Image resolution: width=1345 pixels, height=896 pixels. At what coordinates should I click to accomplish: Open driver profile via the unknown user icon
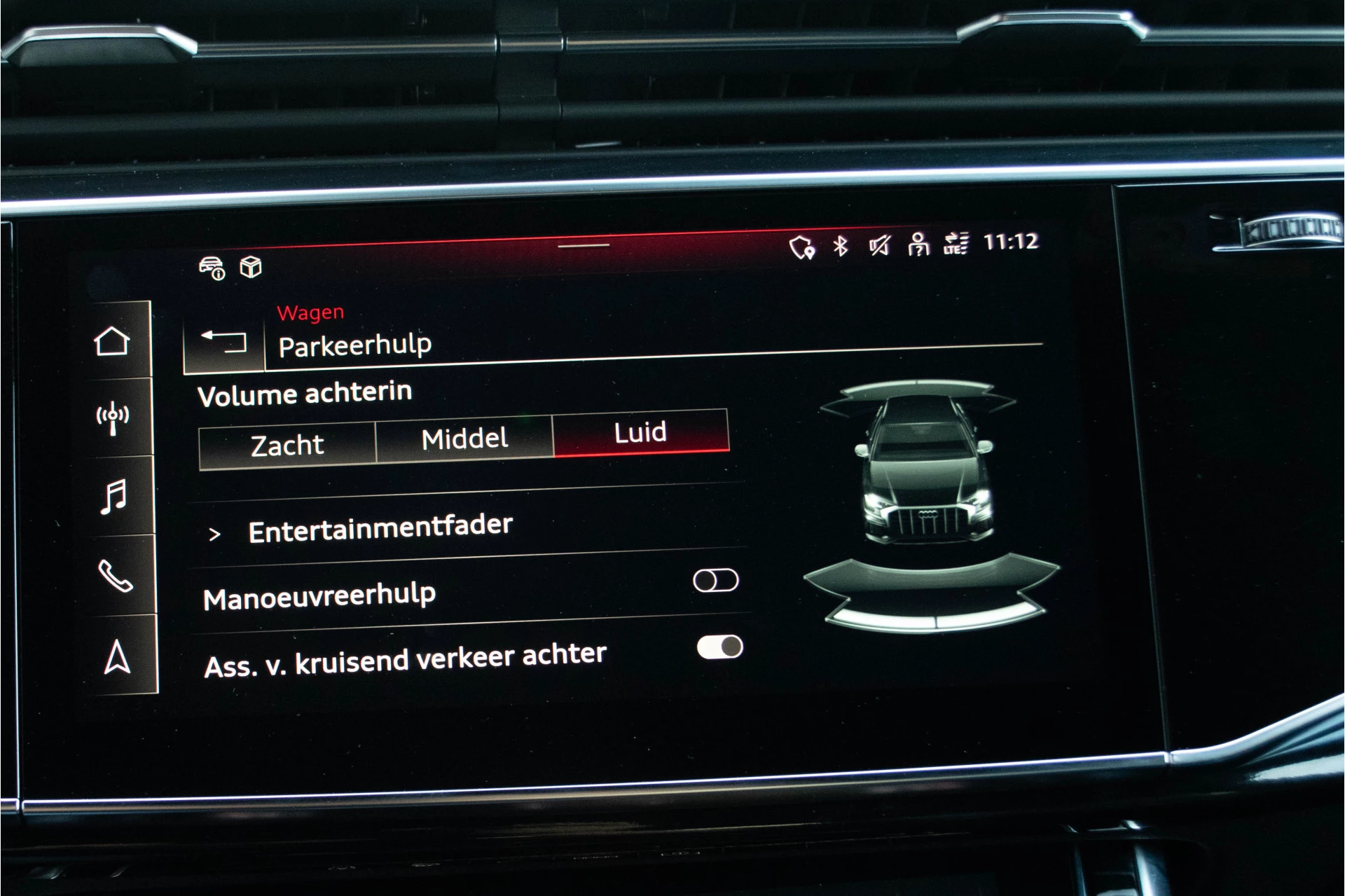coord(920,246)
